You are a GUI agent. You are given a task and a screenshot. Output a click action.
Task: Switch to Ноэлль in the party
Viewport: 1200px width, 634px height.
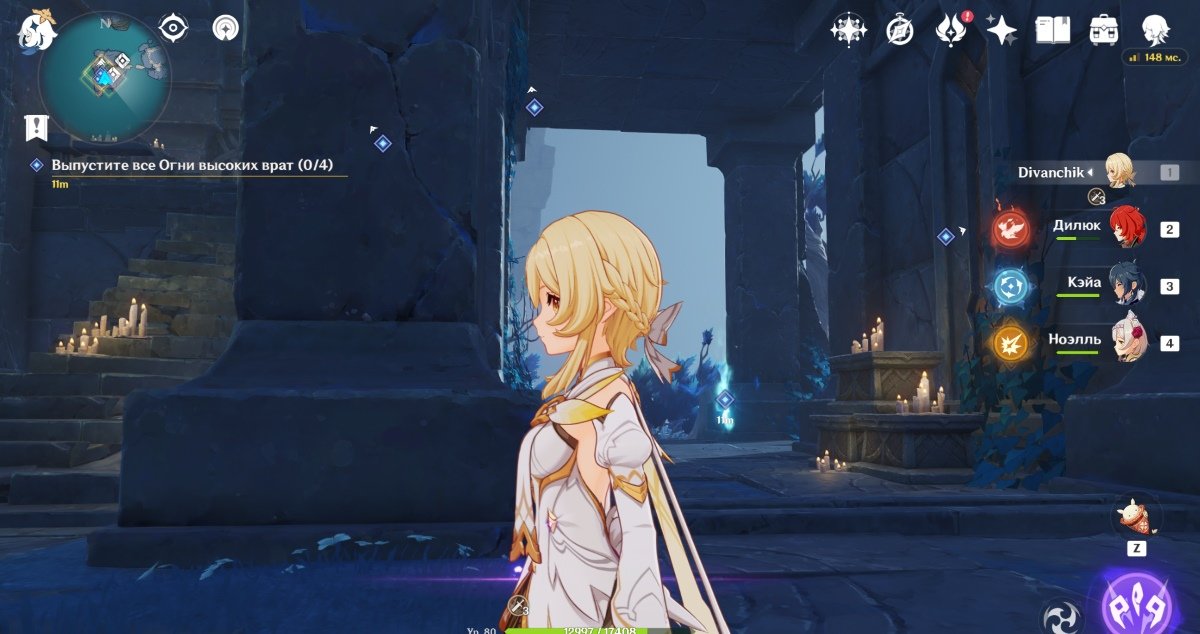pyautogui.click(x=1128, y=342)
